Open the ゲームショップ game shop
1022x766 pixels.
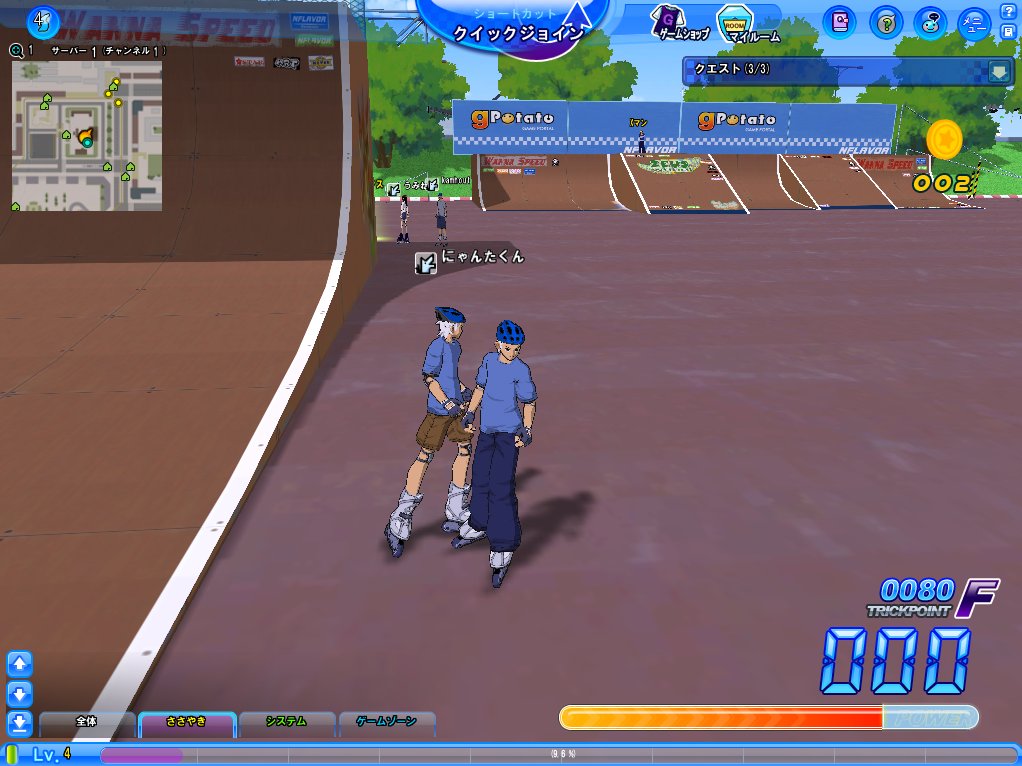pyautogui.click(x=682, y=21)
